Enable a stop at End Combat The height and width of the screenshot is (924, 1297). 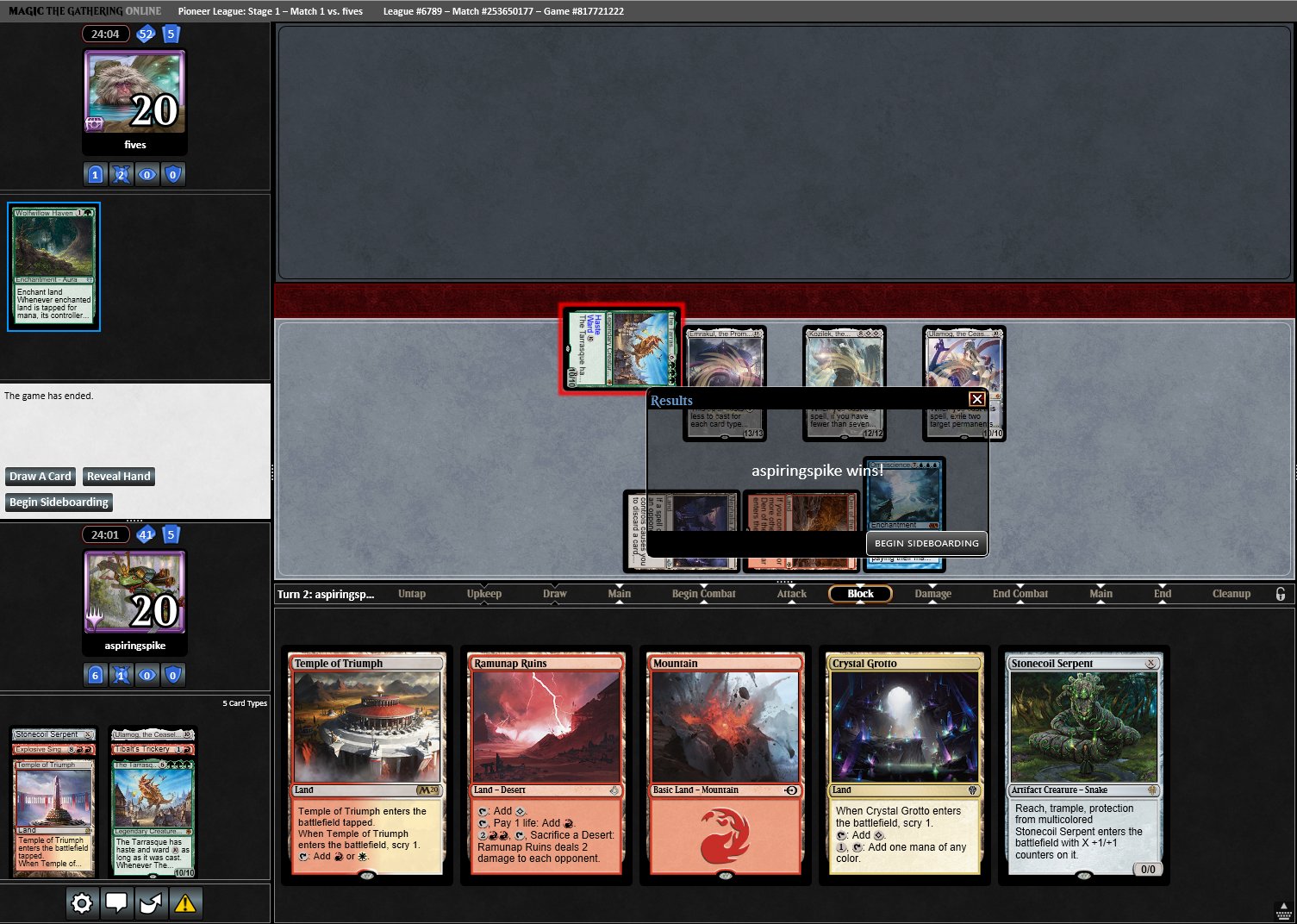(1020, 593)
